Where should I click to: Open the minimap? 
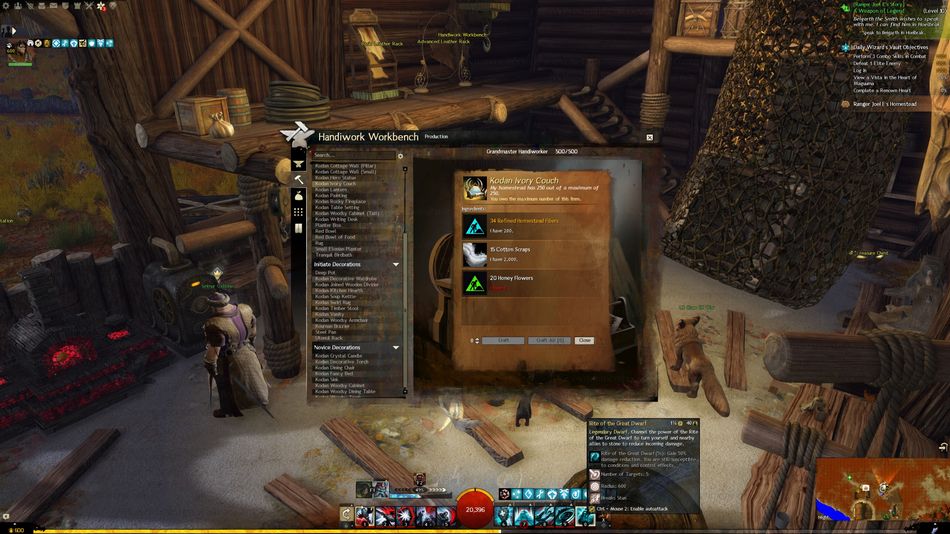[881, 489]
